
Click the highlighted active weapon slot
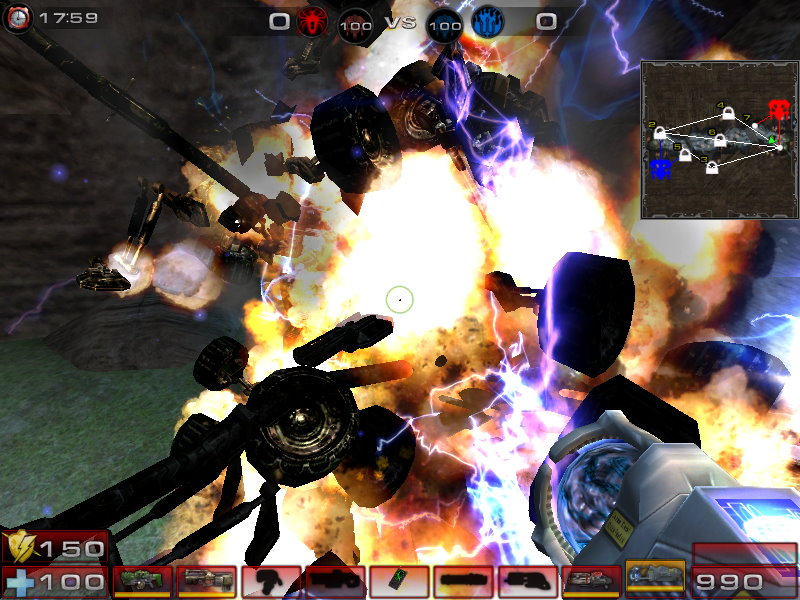[x=655, y=580]
